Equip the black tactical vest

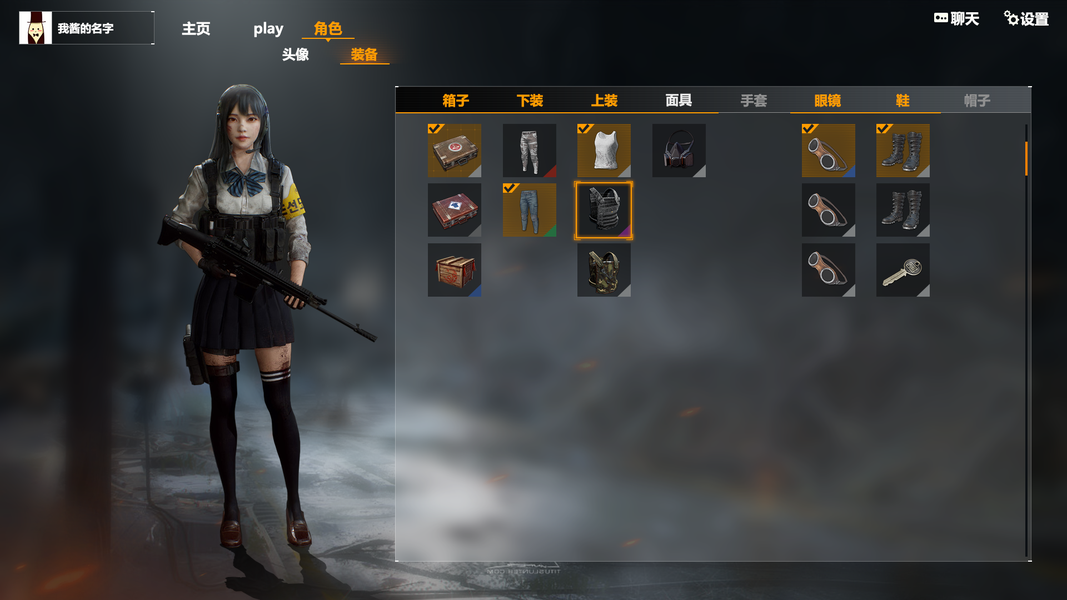[x=604, y=210]
